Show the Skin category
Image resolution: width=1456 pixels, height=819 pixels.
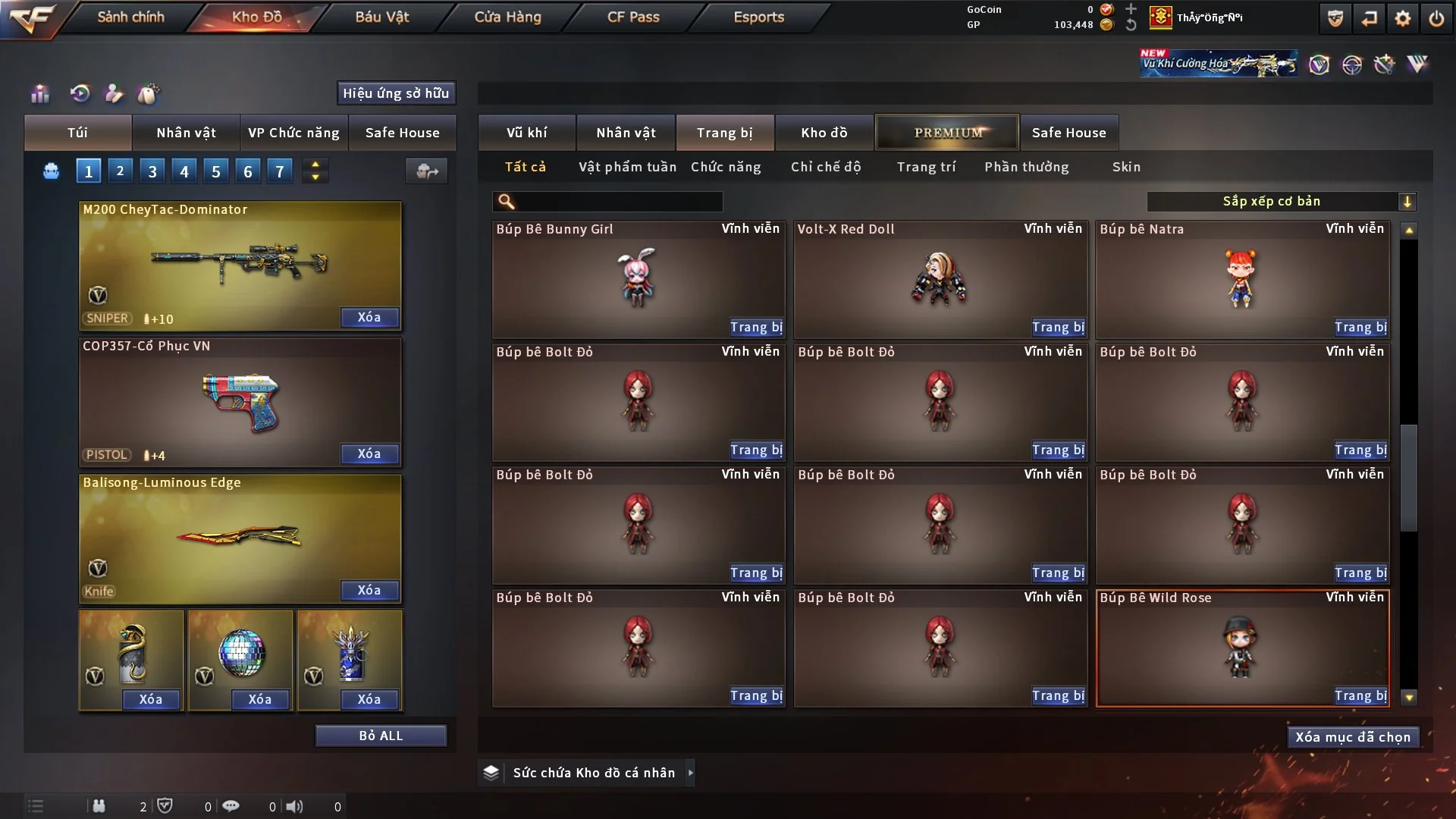1126,167
